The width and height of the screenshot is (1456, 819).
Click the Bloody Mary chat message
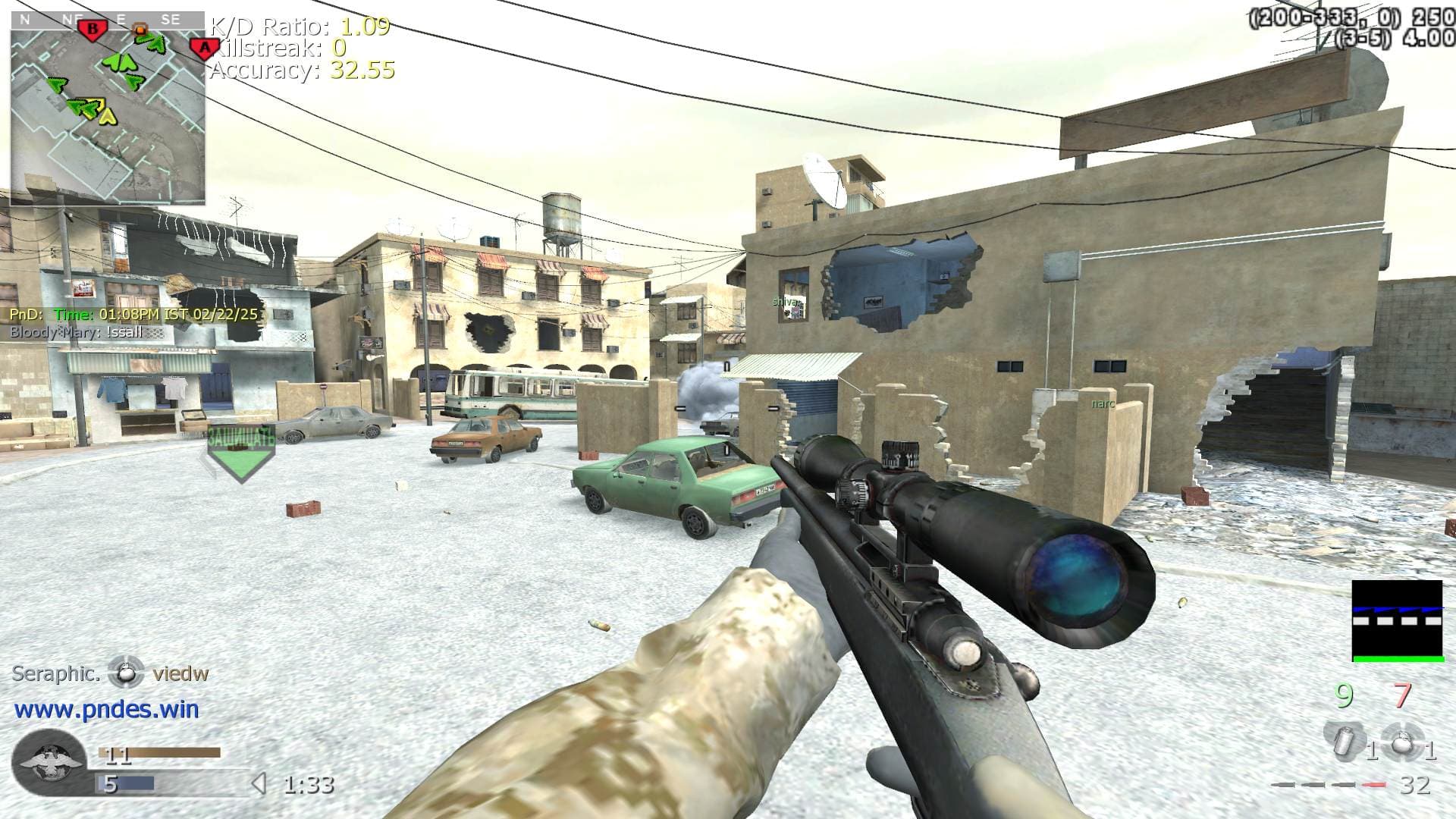(x=76, y=332)
